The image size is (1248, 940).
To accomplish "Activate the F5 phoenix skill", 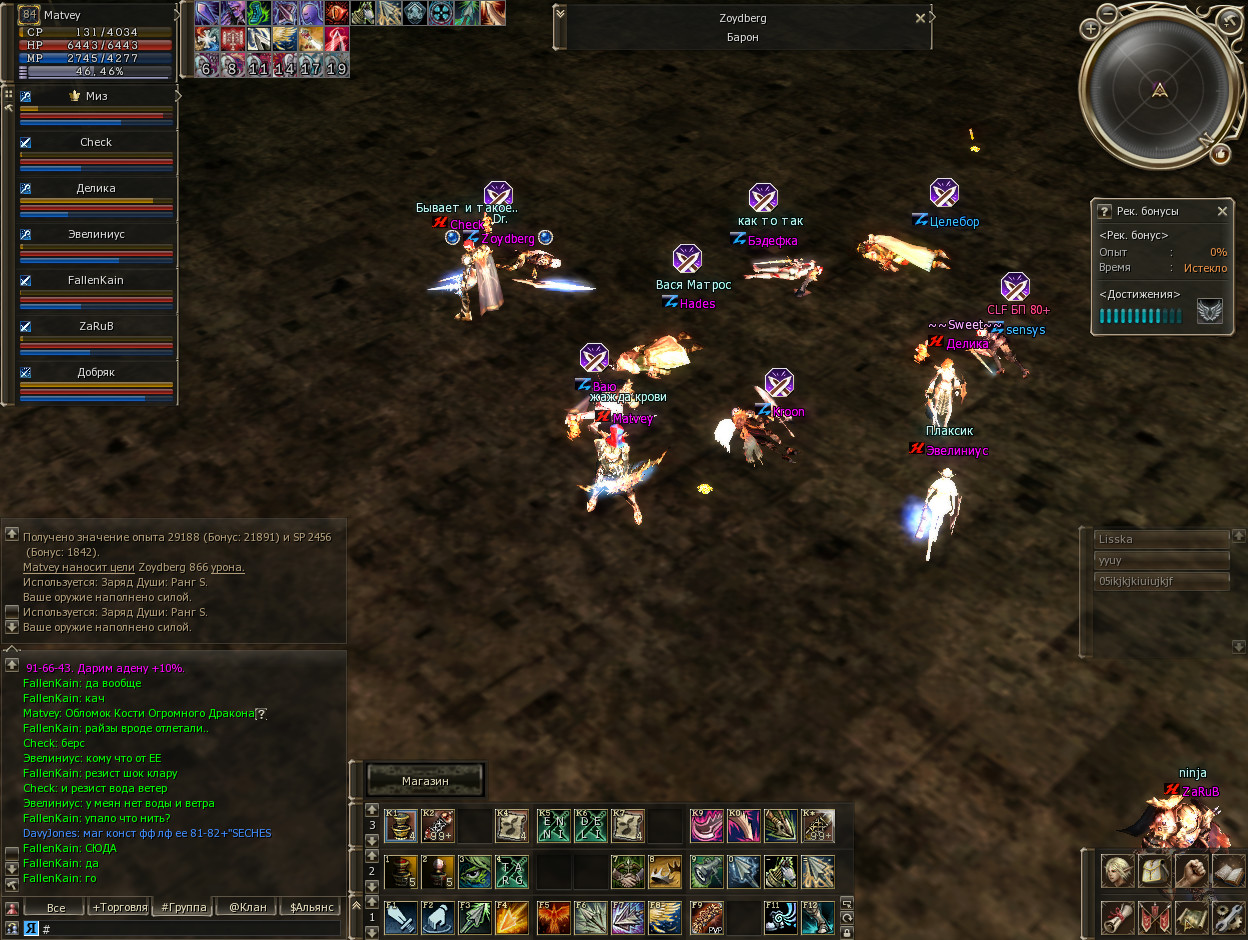I will pyautogui.click(x=553, y=917).
